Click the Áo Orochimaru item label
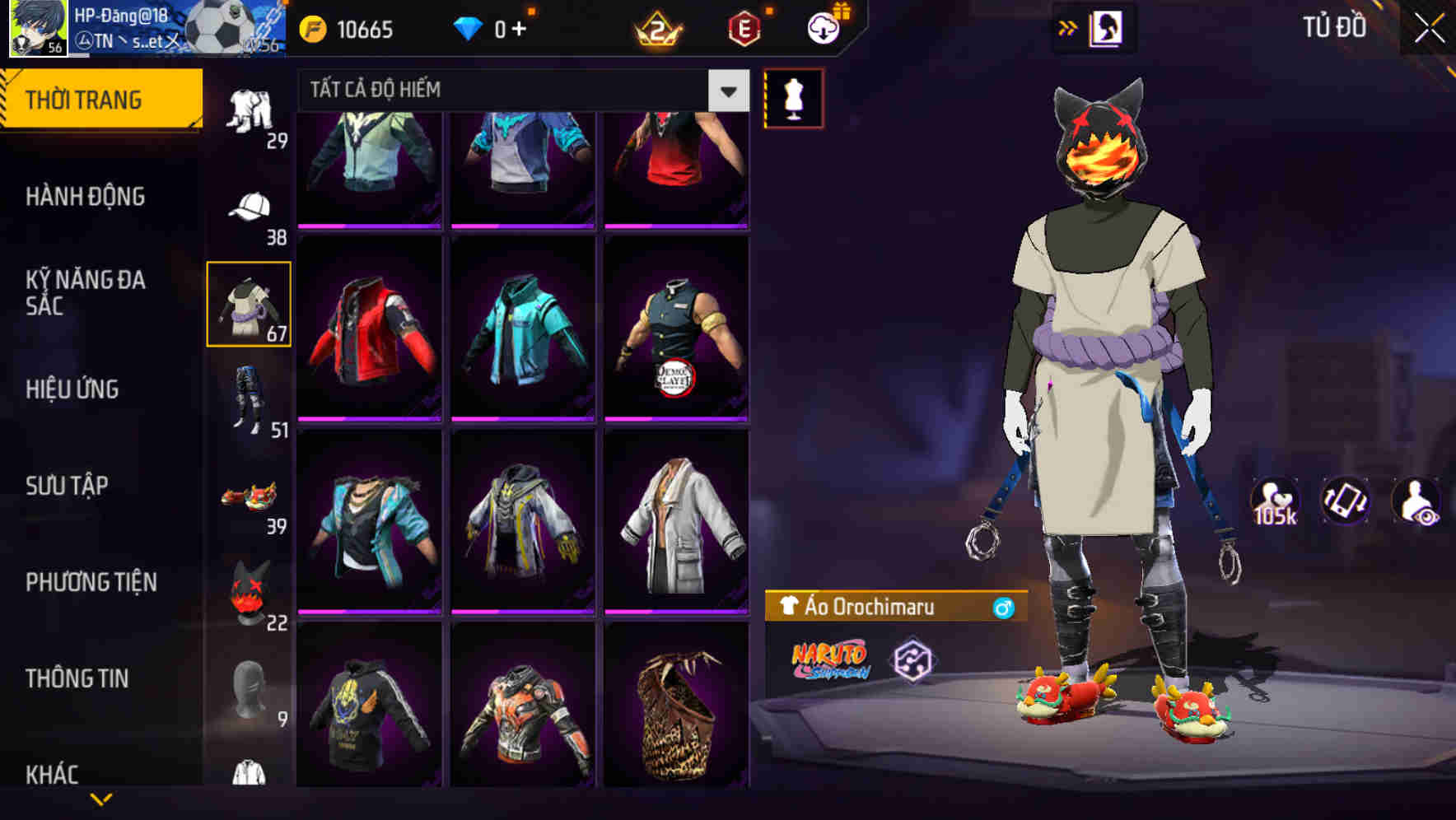The width and height of the screenshot is (1456, 820). 873,608
